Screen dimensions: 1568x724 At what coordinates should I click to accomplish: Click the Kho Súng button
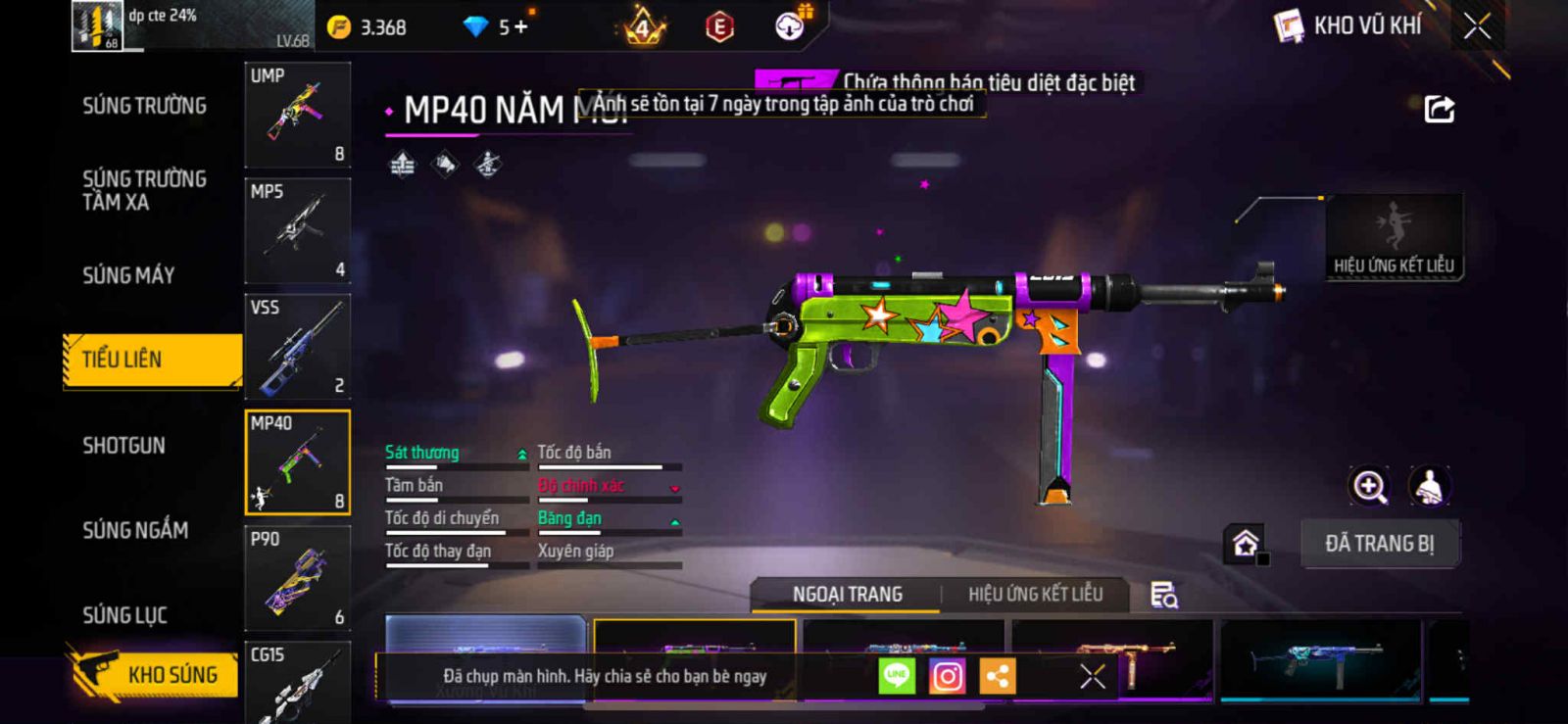[x=155, y=674]
